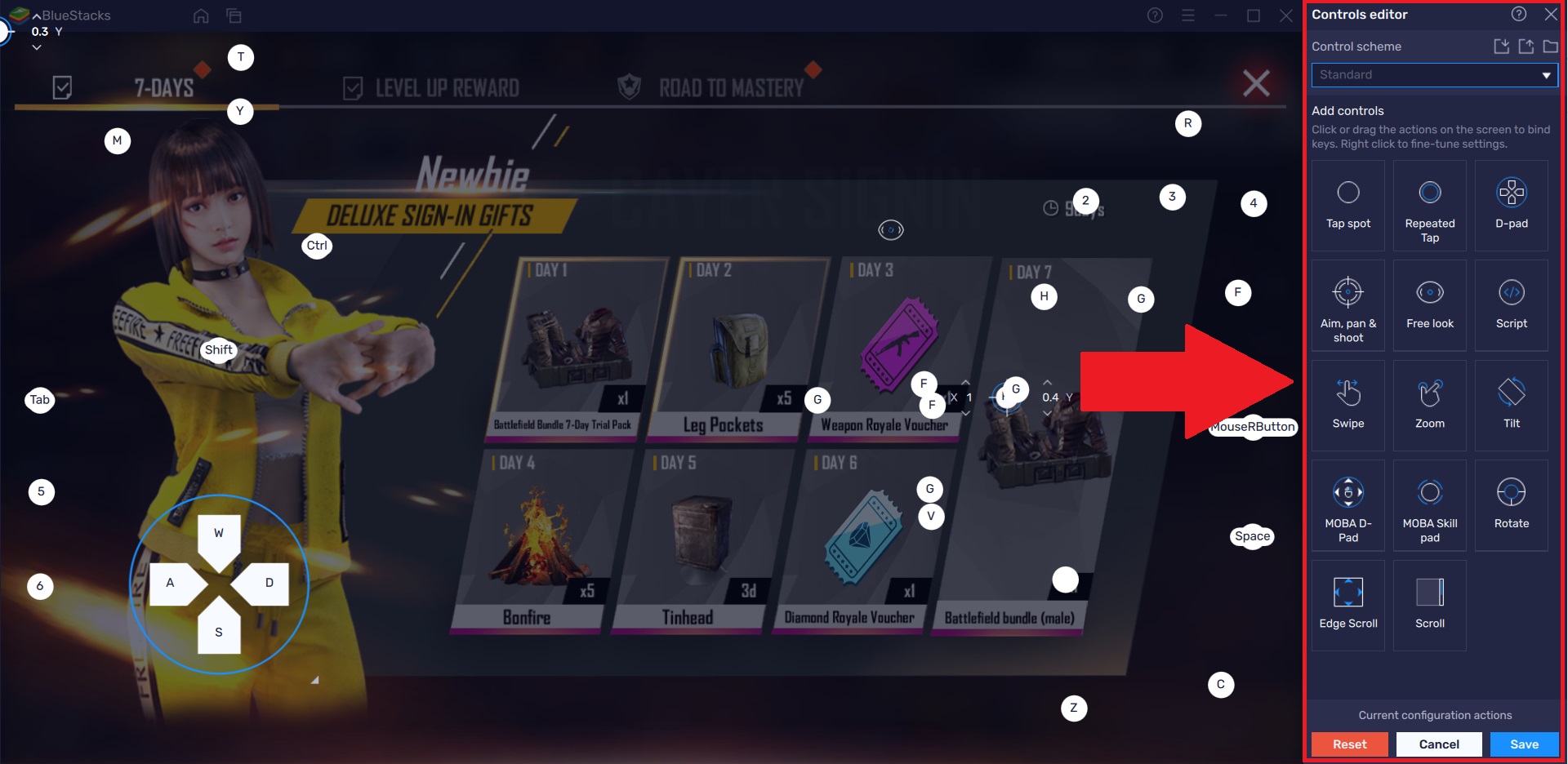Choose the Zoom control
1568x764 pixels.
[1430, 406]
